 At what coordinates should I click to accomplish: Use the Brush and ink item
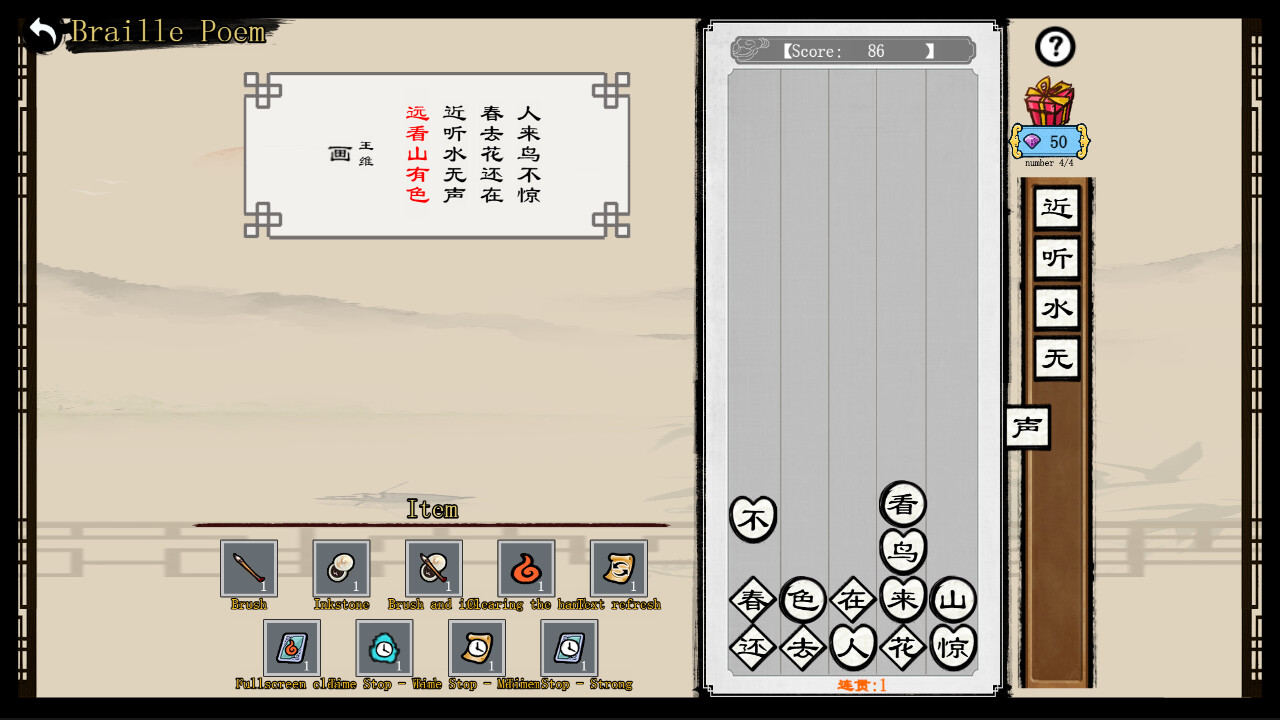tap(433, 567)
